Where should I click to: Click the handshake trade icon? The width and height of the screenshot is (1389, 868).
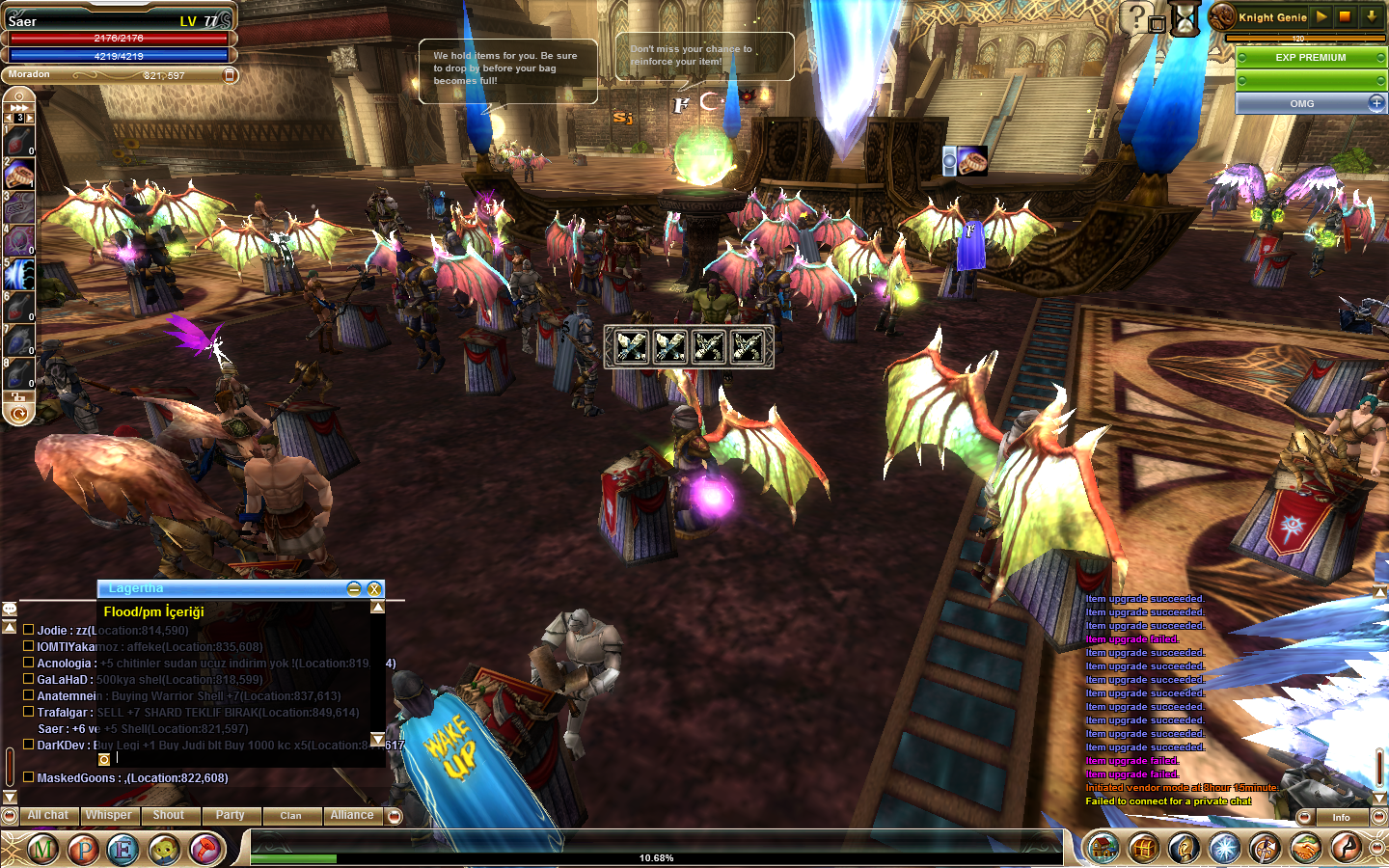click(x=1305, y=849)
